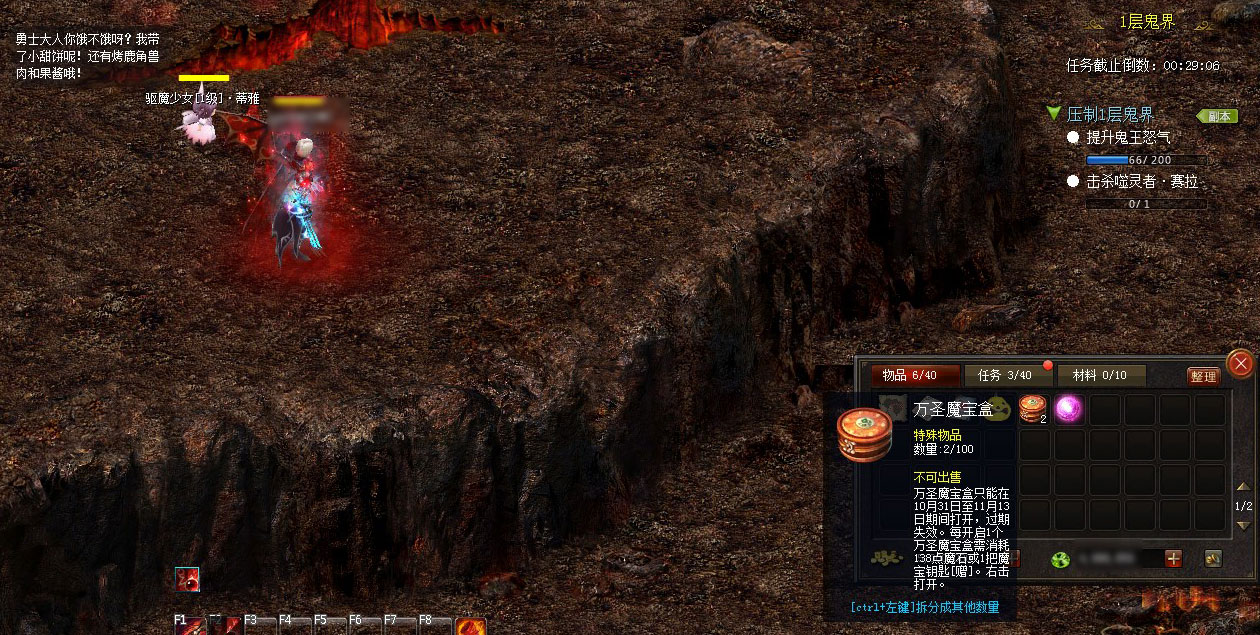Click the small icon button right of plus
The image size is (1260, 635).
1212,559
